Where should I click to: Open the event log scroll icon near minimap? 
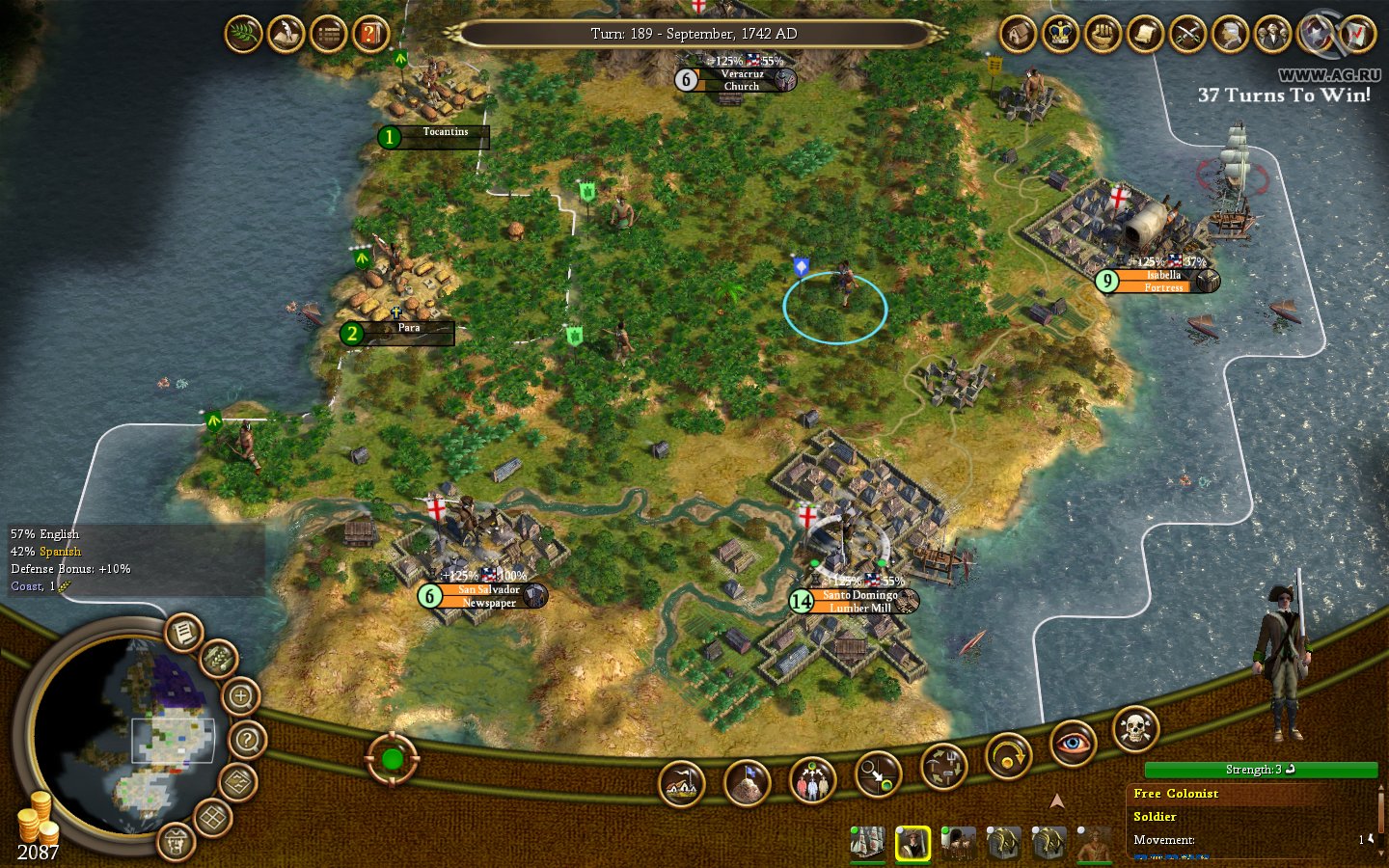click(x=182, y=633)
